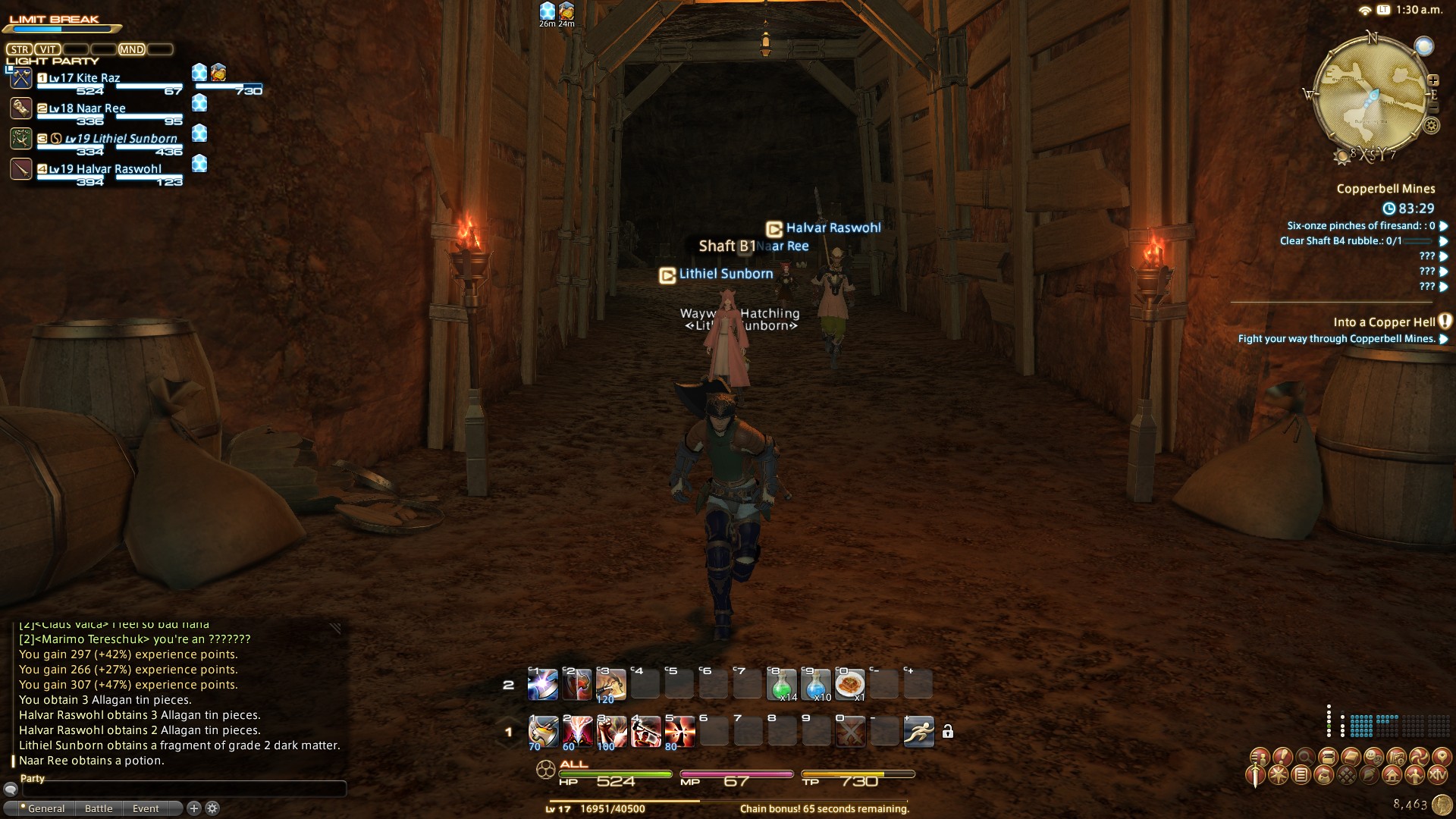Zoom out the minimap with minus button

coord(1433,108)
